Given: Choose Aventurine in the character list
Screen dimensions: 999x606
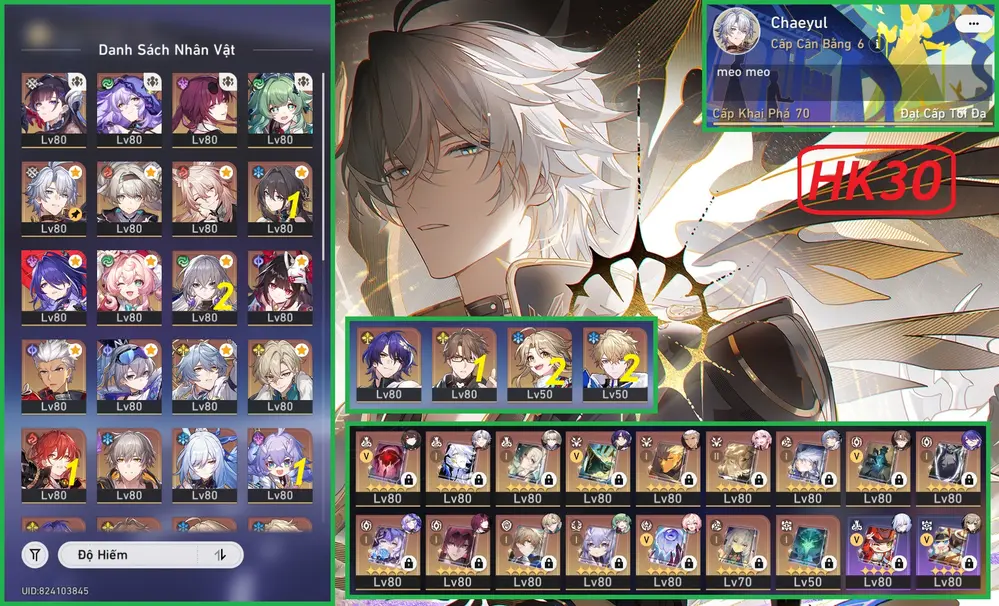Looking at the screenshot, I should 280,370.
